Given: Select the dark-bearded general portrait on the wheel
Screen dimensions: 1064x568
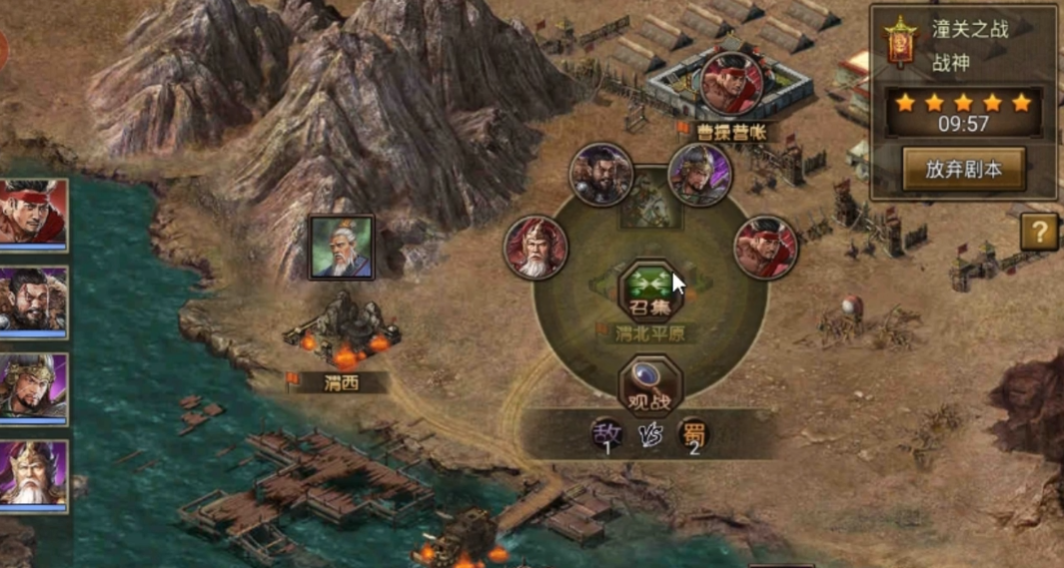Looking at the screenshot, I should pyautogui.click(x=601, y=175).
